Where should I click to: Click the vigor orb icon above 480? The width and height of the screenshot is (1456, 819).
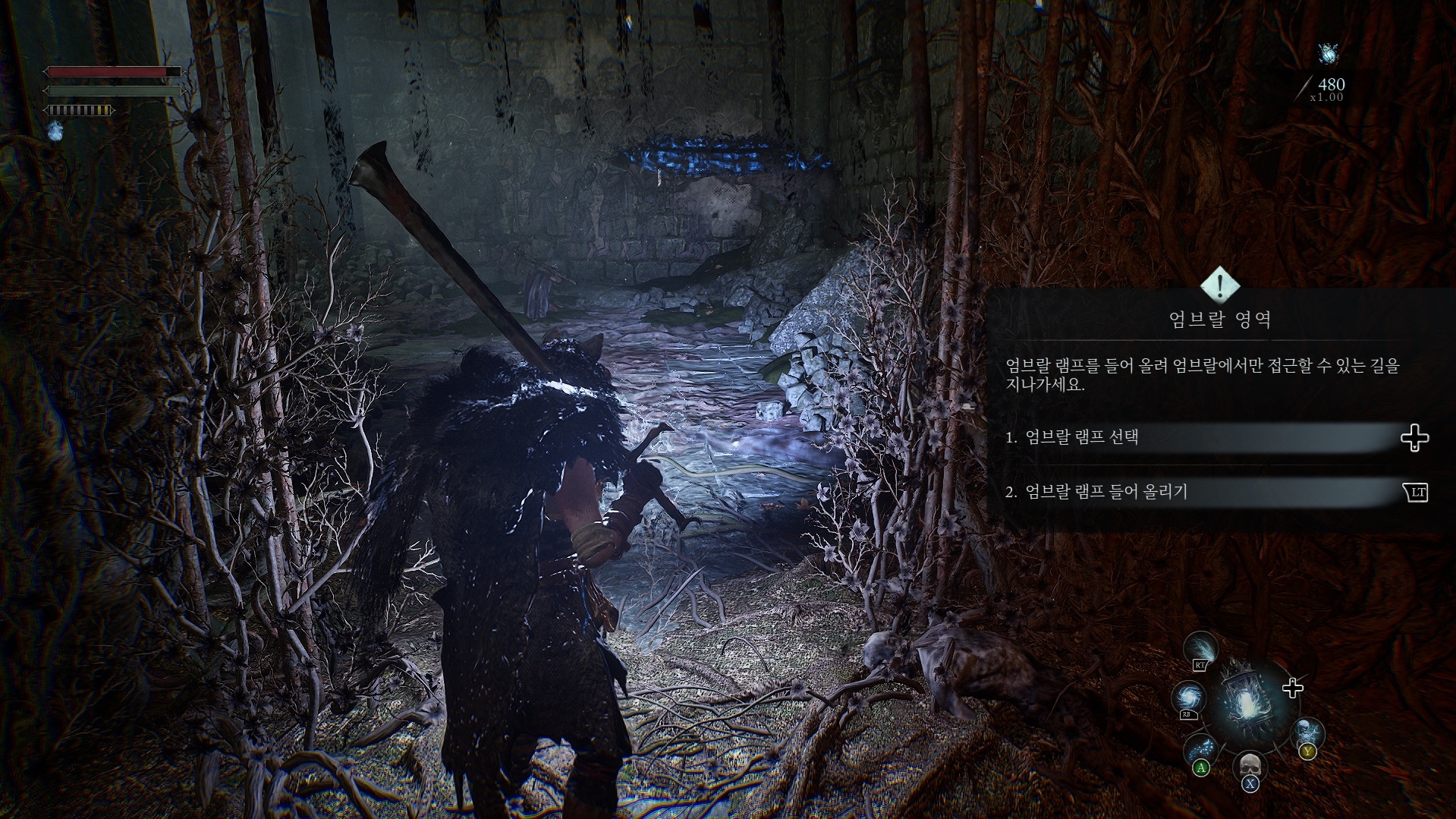1328,54
